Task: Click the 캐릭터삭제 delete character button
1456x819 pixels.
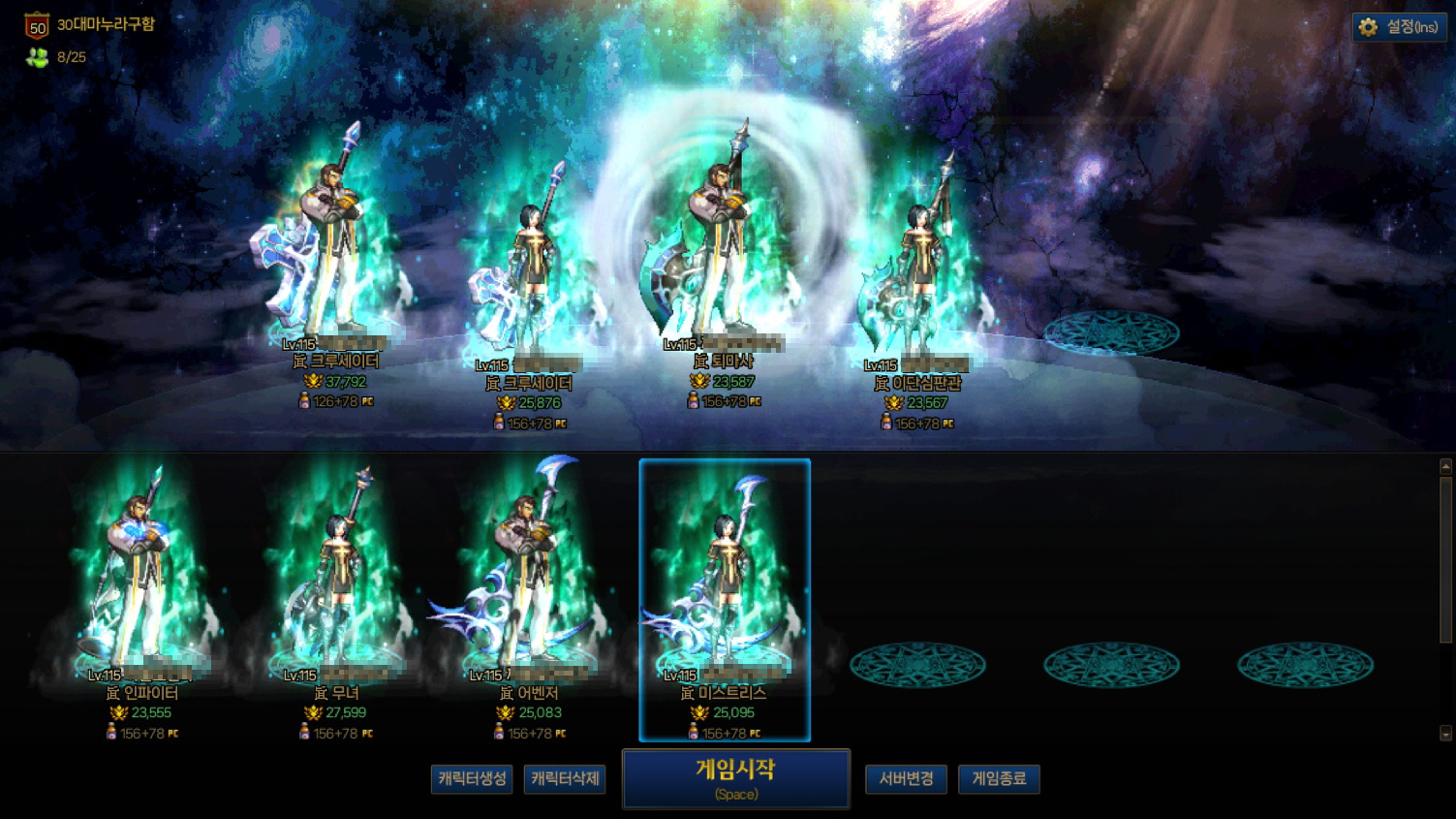Action: point(565,778)
